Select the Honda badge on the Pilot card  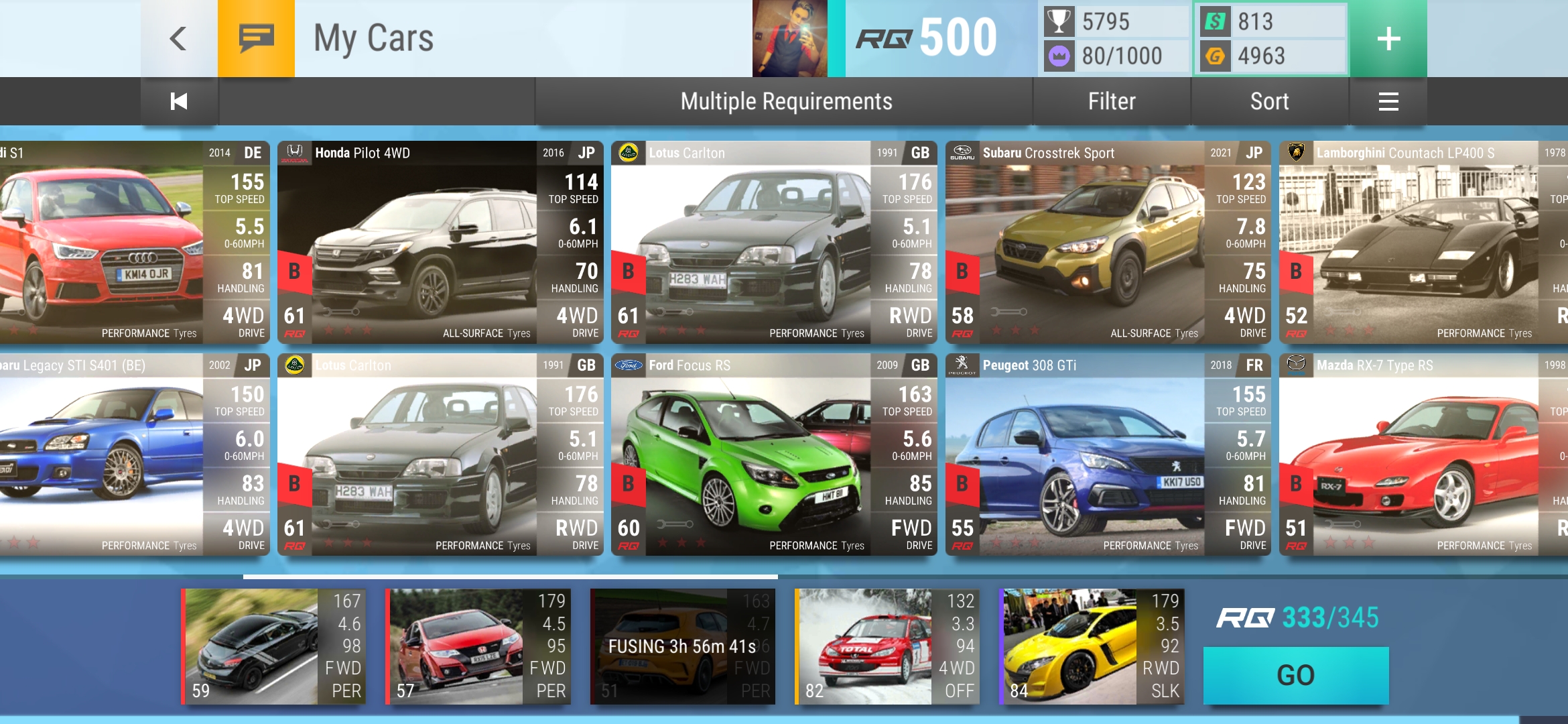[x=295, y=153]
